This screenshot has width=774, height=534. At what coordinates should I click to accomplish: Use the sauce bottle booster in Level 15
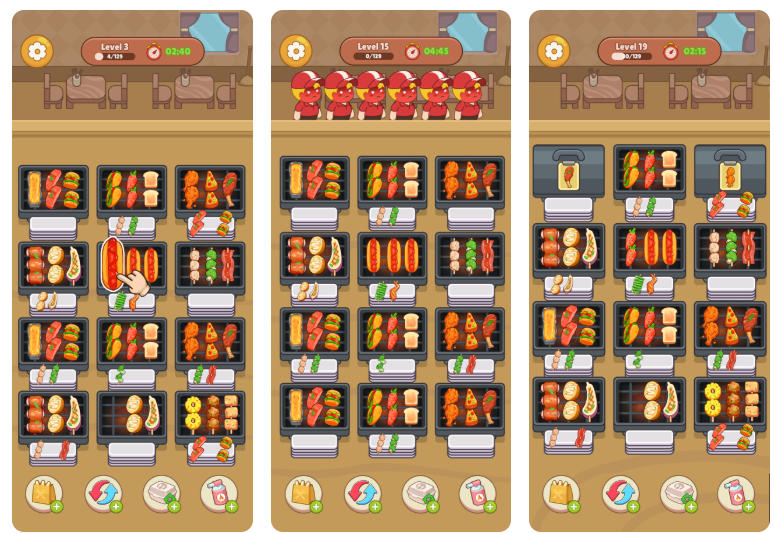tap(476, 492)
